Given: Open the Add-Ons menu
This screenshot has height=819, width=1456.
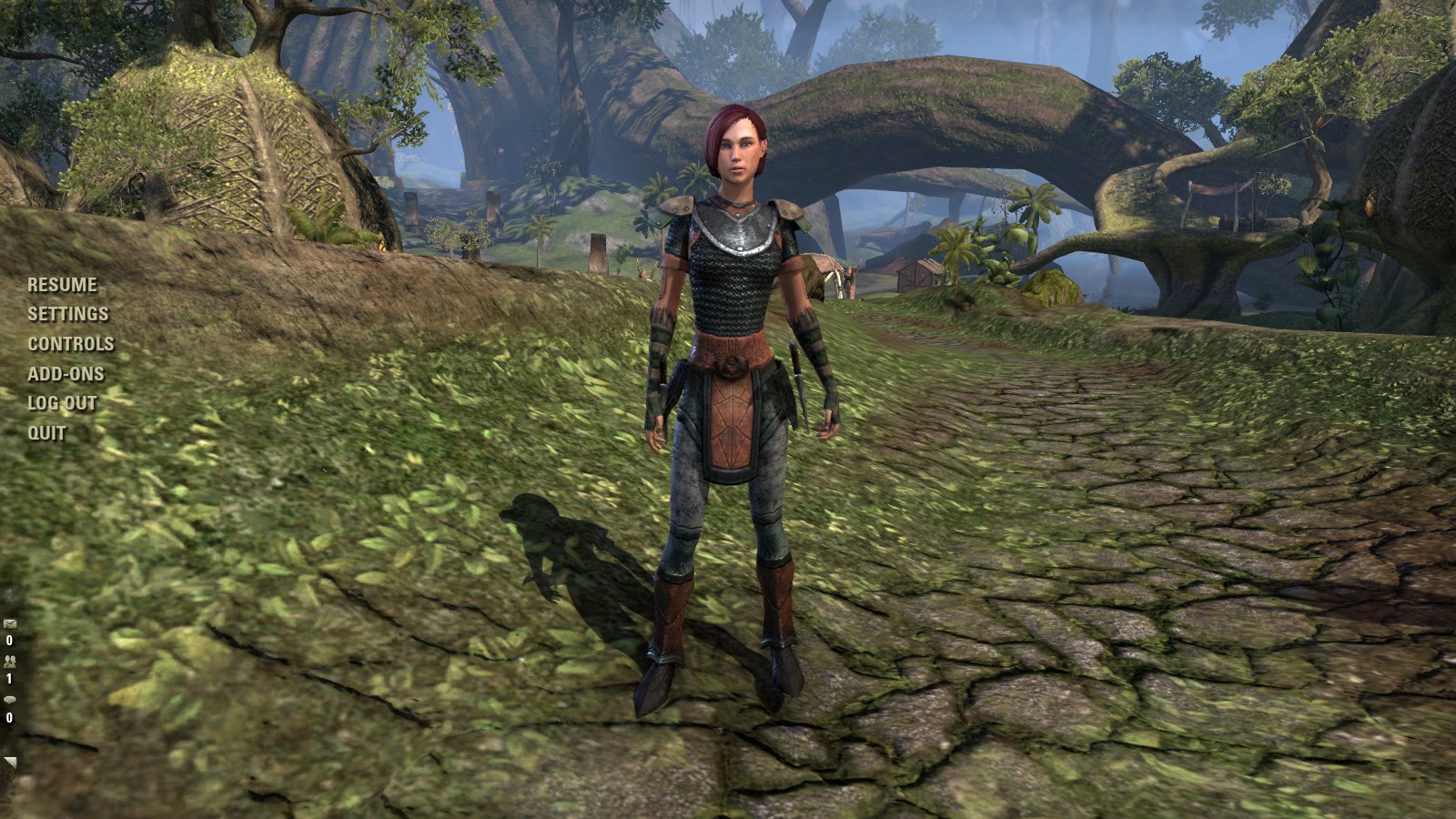Looking at the screenshot, I should (x=64, y=373).
